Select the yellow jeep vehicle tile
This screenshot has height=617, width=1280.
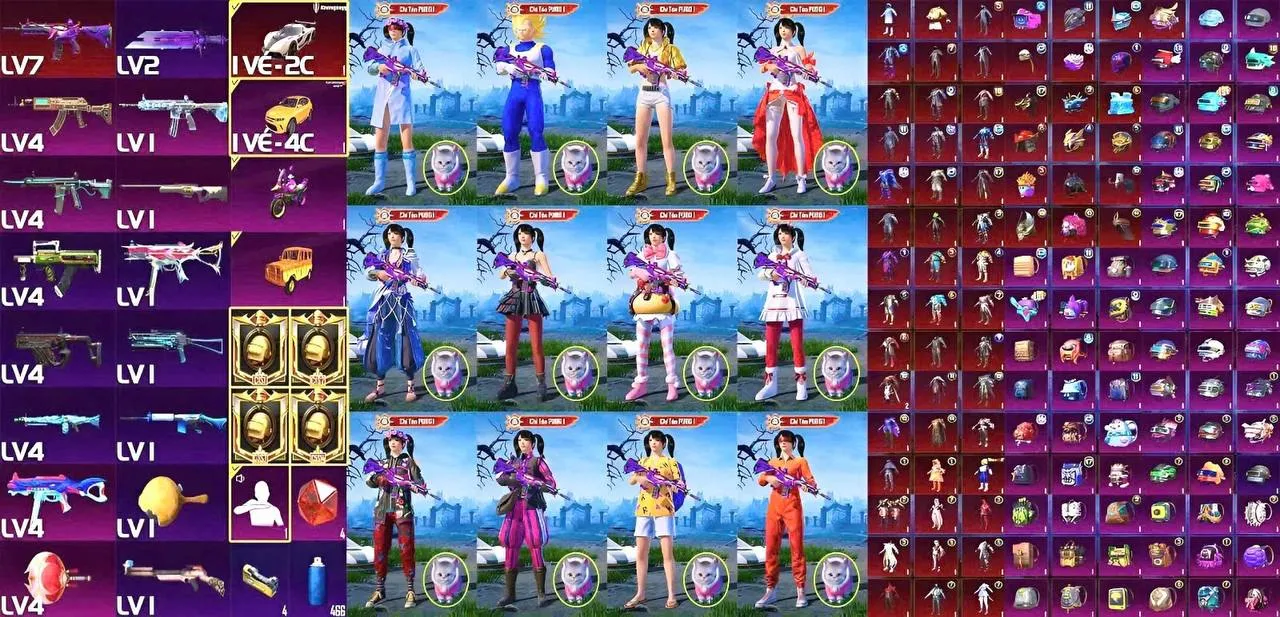point(288,268)
